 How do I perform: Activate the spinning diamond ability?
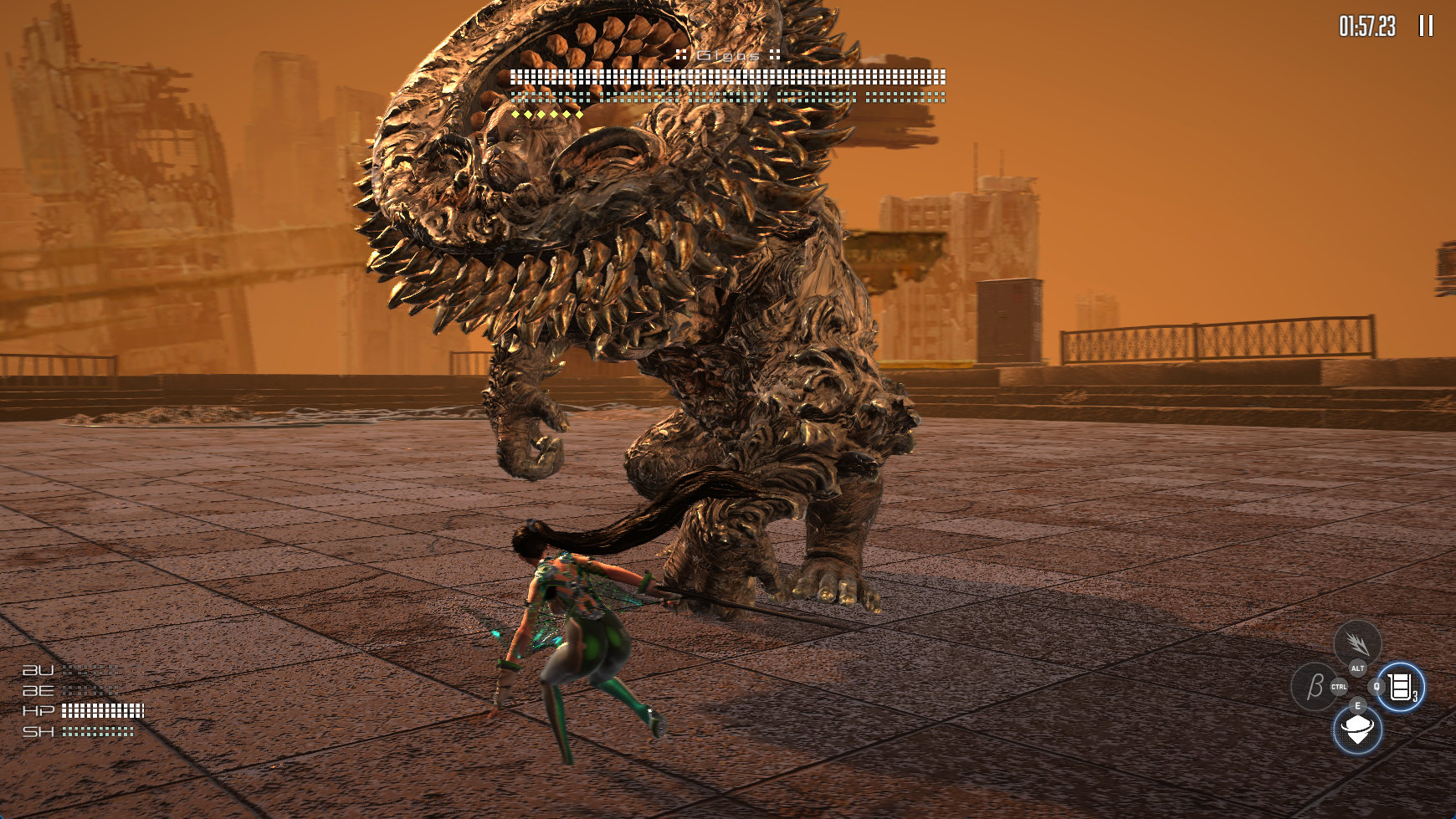click(1356, 729)
